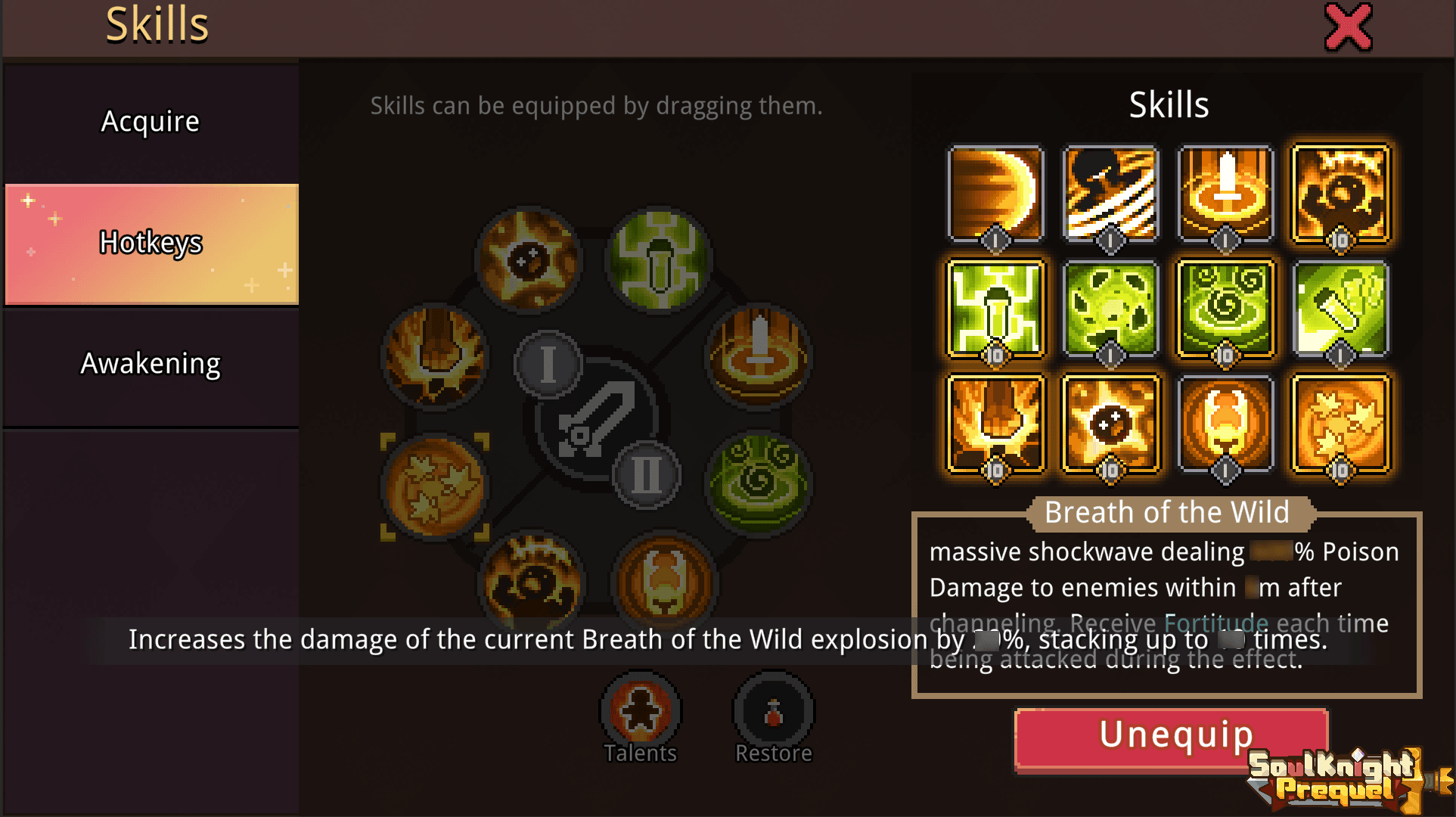The width and height of the screenshot is (1456, 817).
Task: Choose the orange lantern skill in grid
Action: 1225,424
